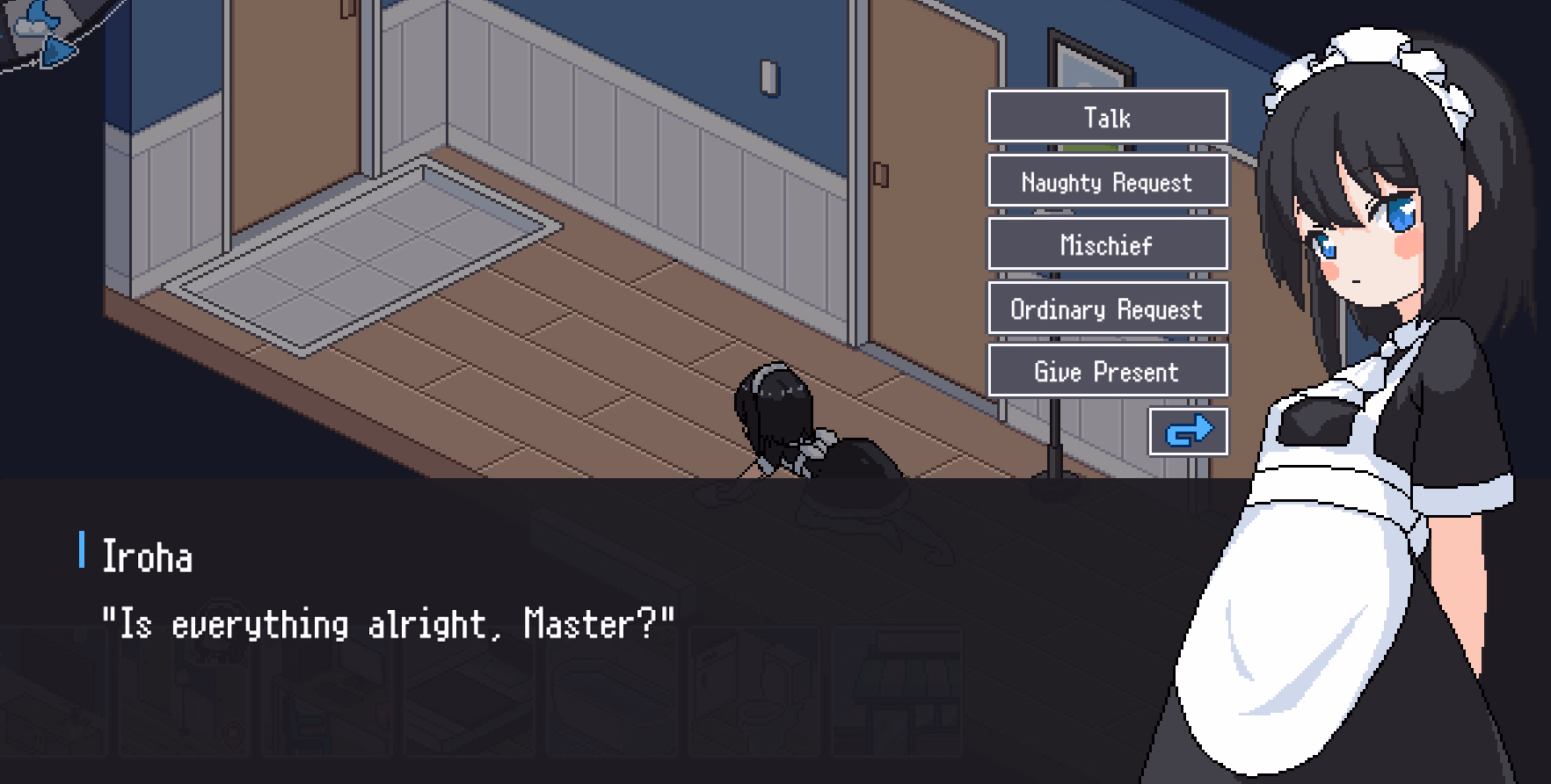Screen dimensions: 1551x784
Task: Click the Talk button
Action: pos(1108,117)
